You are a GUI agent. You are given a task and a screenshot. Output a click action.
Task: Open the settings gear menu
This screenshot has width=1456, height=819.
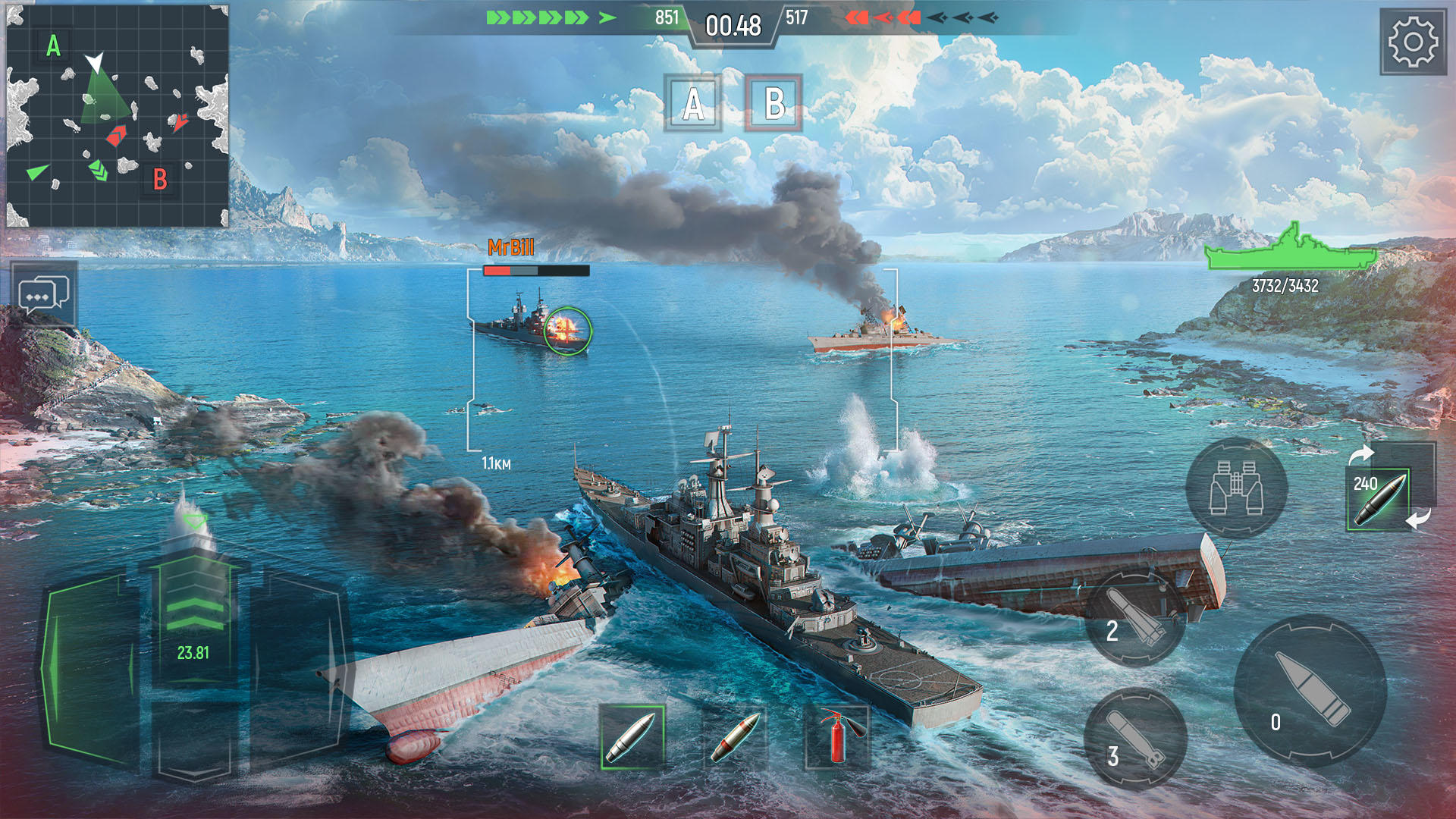1414,42
